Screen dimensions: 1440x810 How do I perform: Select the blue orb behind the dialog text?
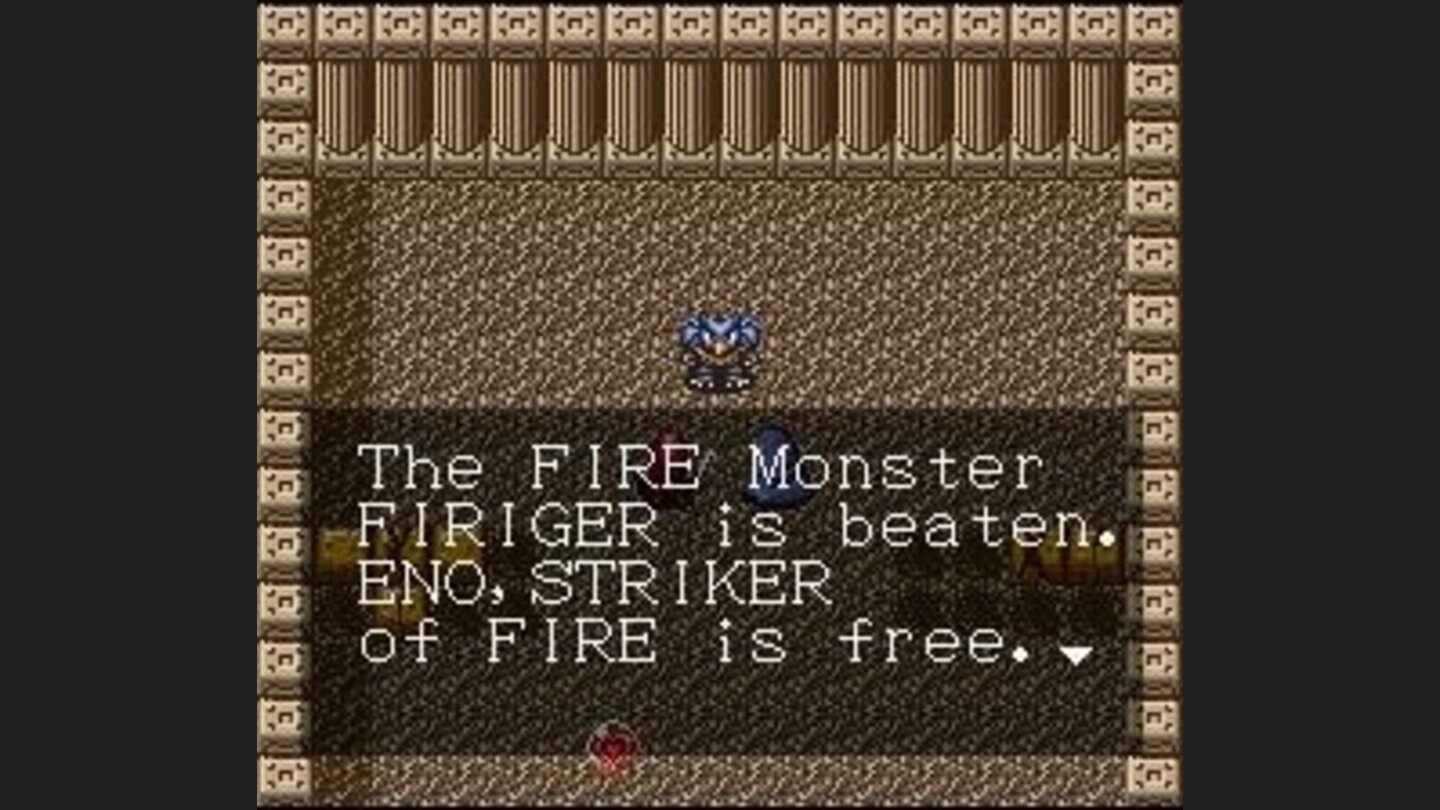tap(770, 465)
